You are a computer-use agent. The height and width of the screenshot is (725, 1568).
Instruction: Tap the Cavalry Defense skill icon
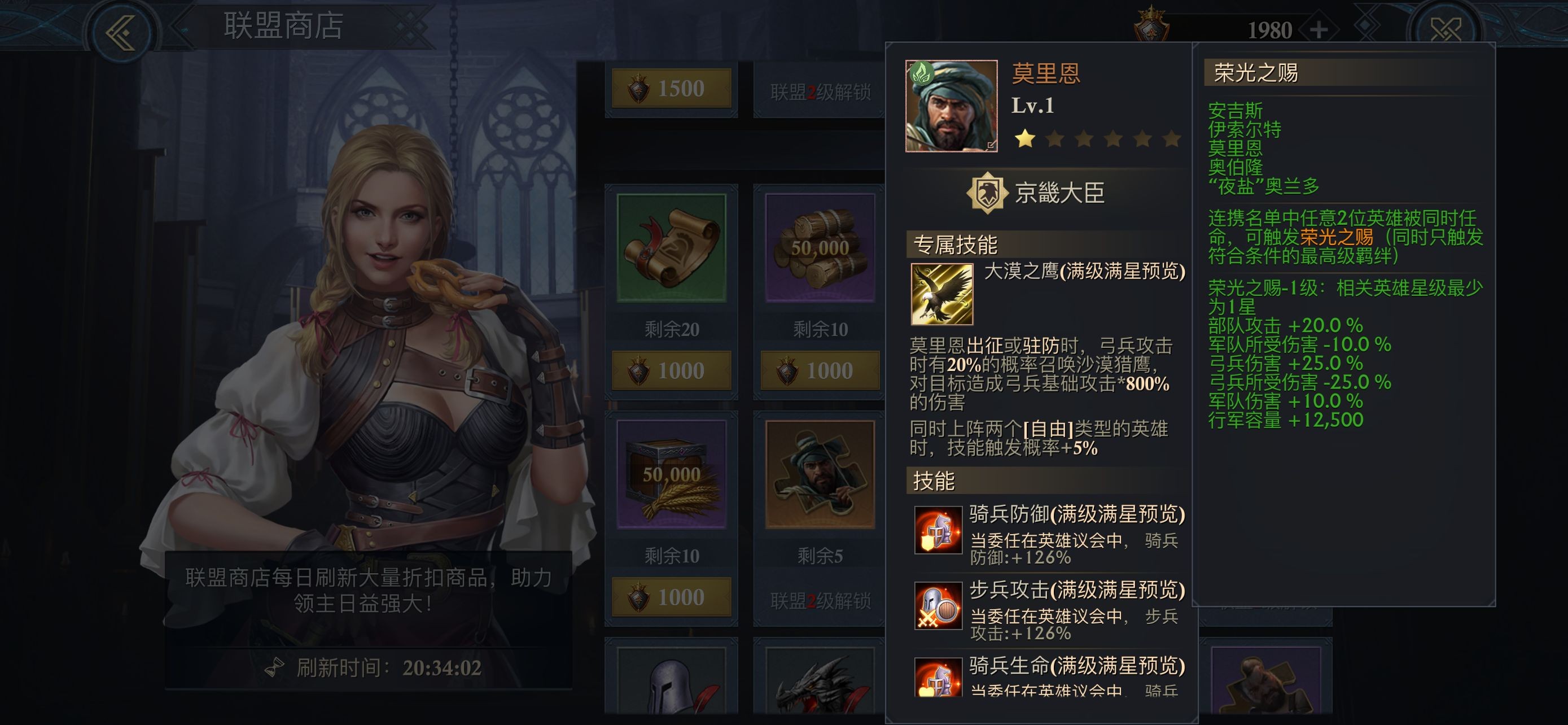(x=938, y=531)
